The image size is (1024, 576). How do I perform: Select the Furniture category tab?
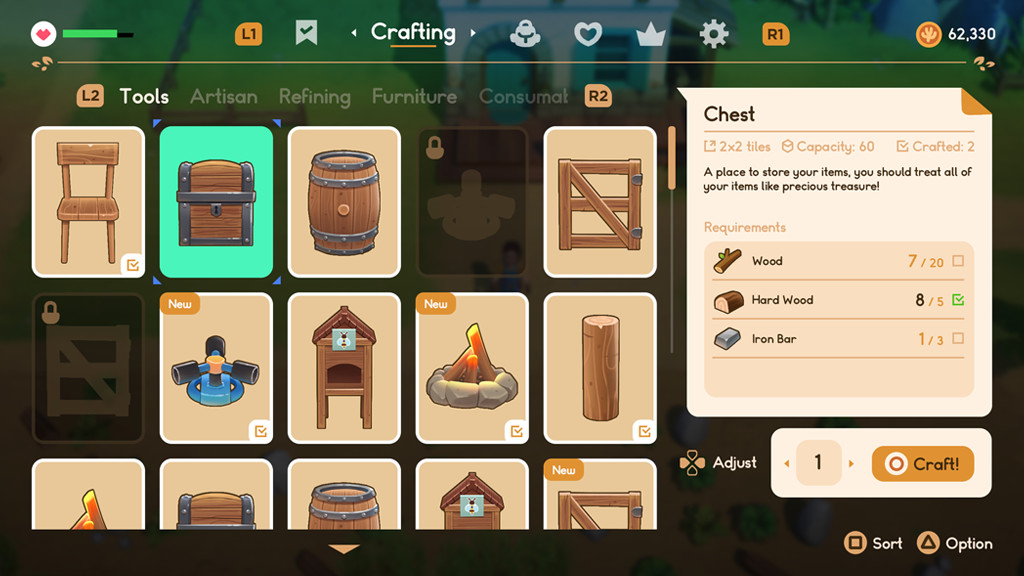pos(414,97)
